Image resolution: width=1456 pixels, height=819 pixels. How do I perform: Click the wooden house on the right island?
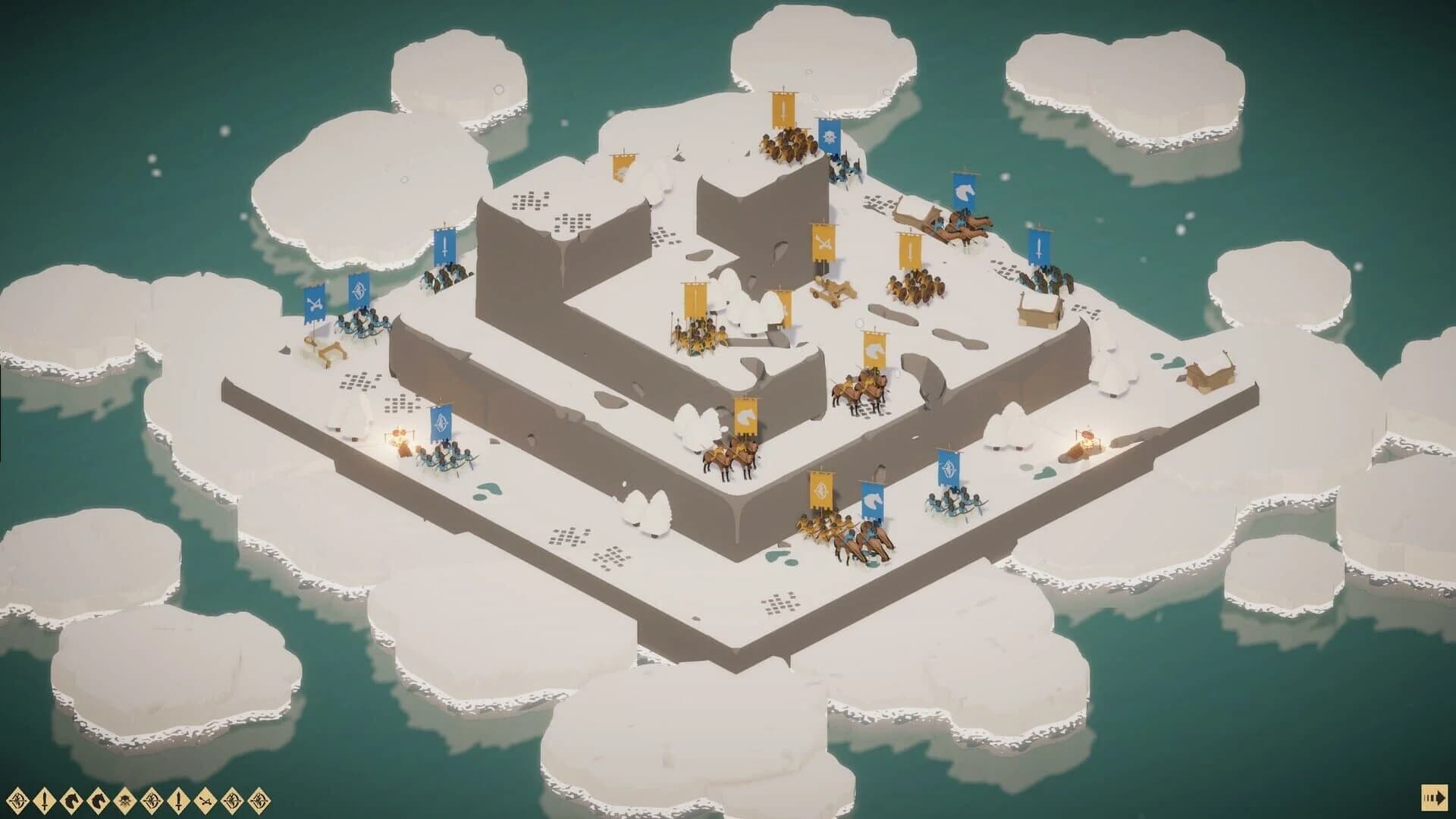(1040, 311)
